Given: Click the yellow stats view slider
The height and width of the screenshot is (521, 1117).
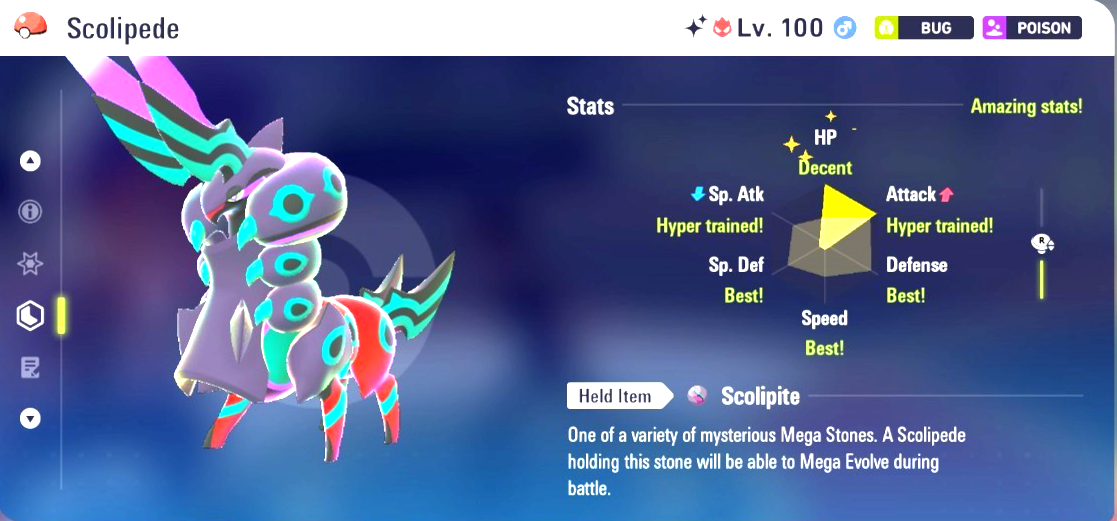Looking at the screenshot, I should pos(1041,277).
